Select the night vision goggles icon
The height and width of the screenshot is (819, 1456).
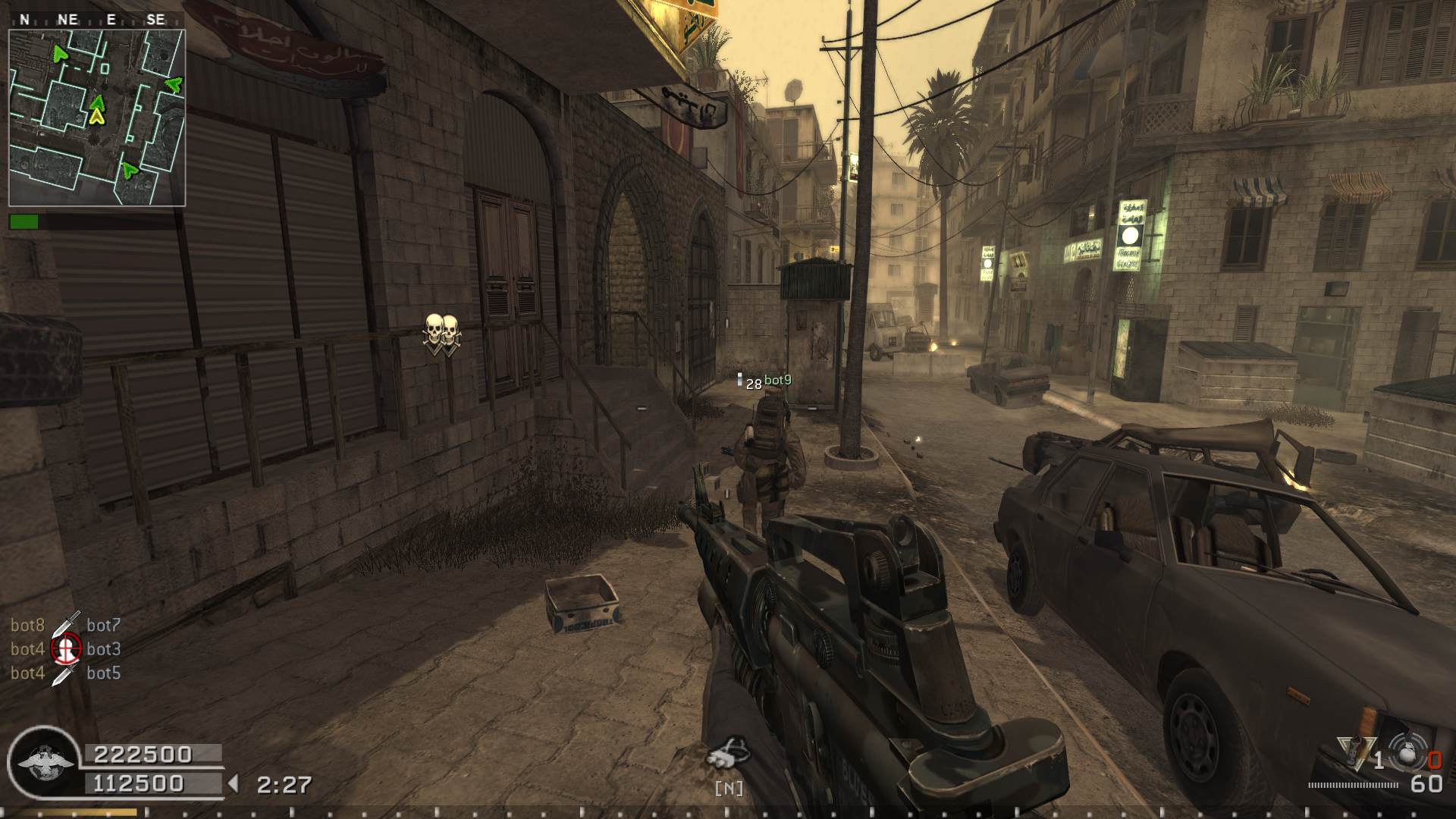coord(728,753)
